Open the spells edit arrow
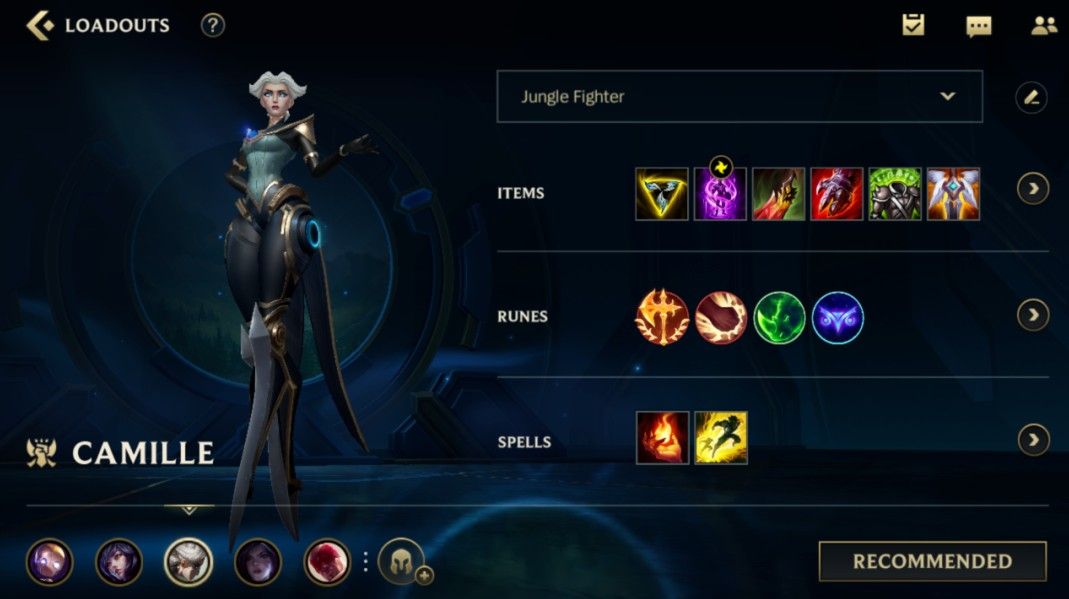 pos(1033,439)
